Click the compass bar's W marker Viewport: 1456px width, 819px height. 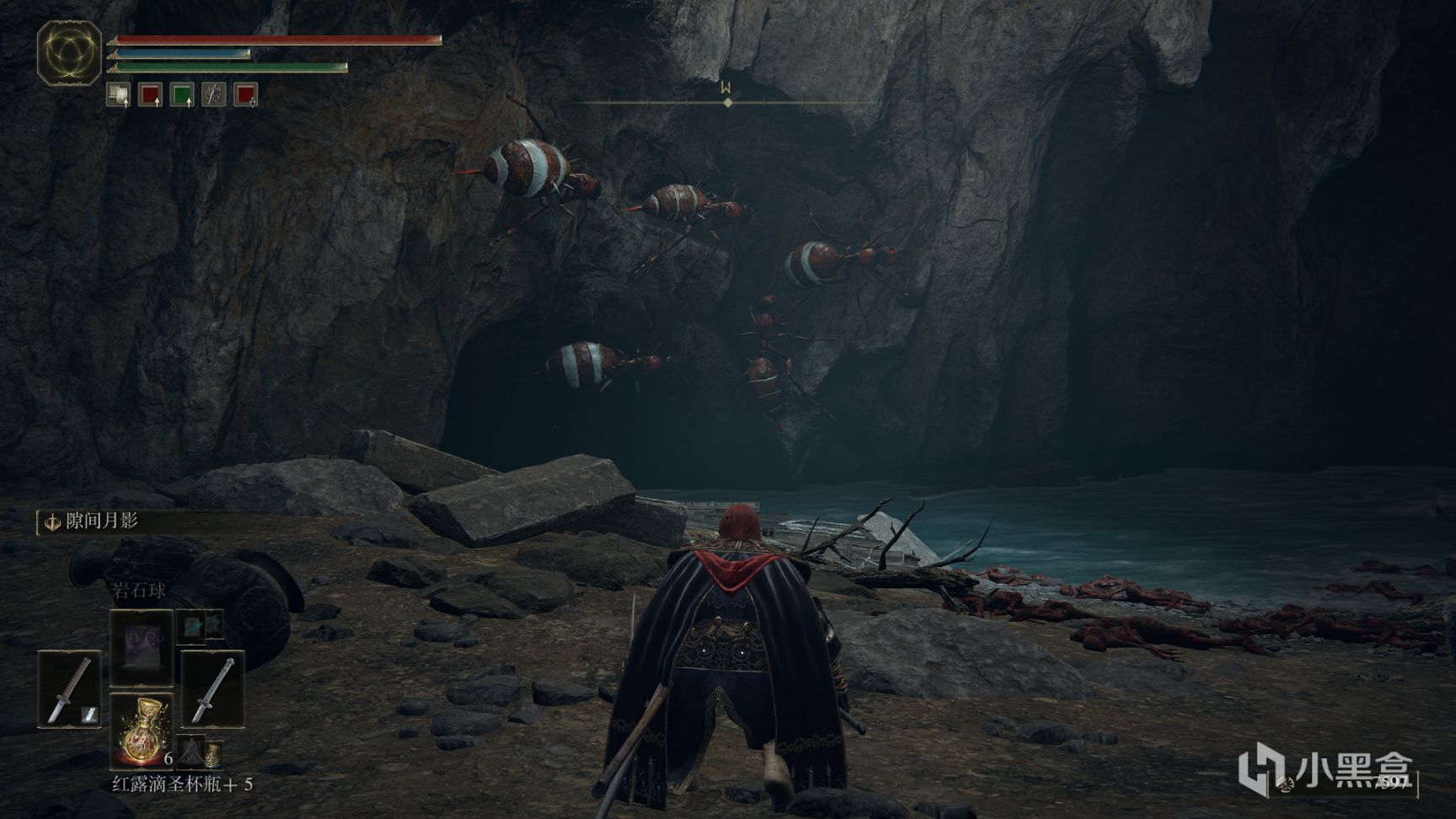725,88
